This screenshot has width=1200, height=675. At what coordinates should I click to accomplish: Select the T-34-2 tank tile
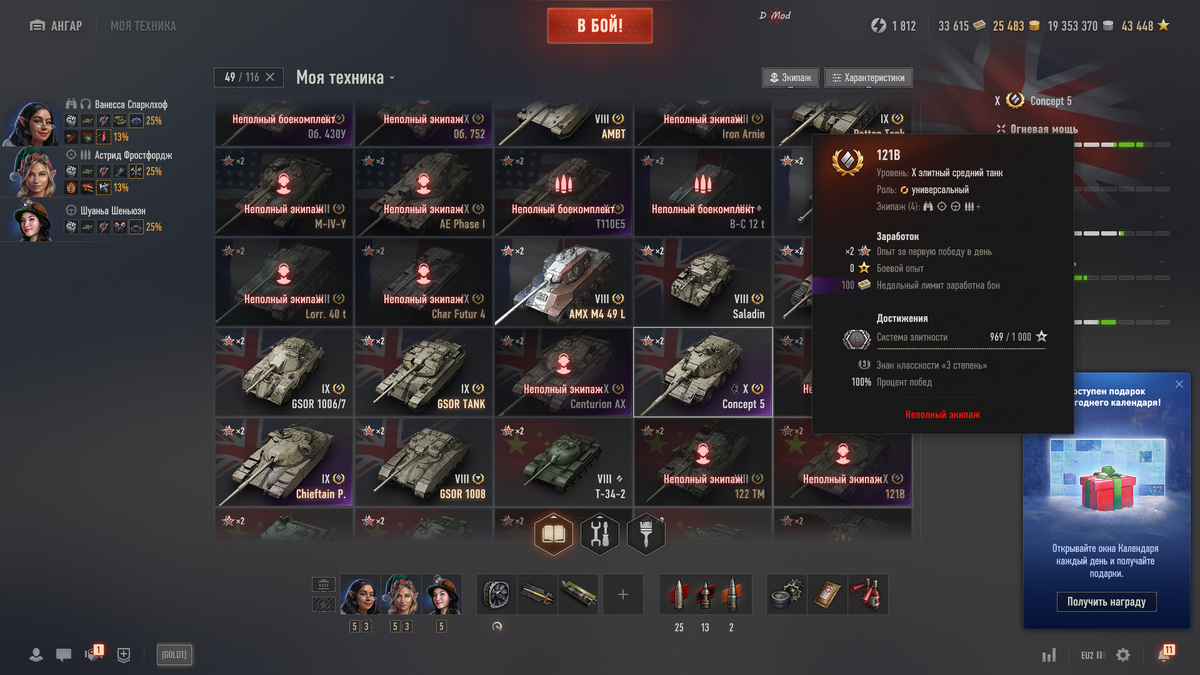pyautogui.click(x=563, y=461)
